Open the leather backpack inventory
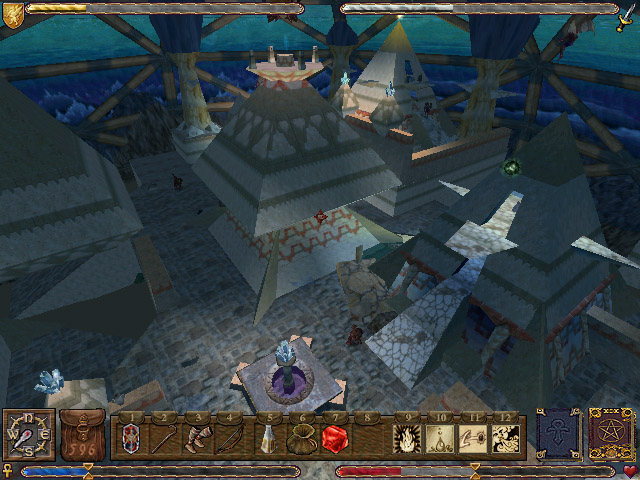640x480 pixels. [x=82, y=435]
